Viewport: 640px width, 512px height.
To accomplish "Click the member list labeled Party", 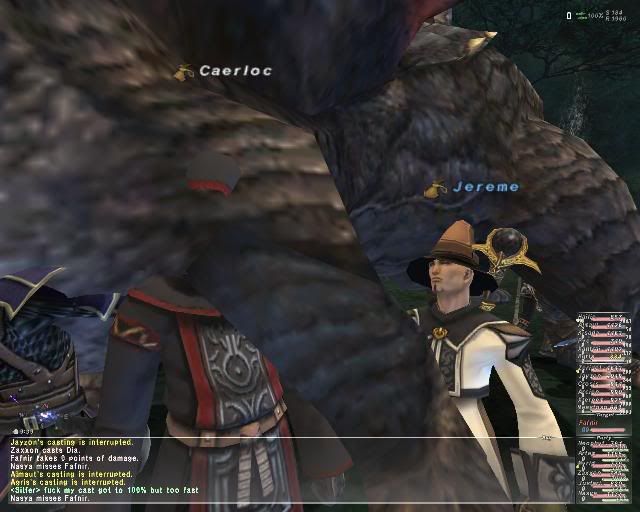I will 604,472.
